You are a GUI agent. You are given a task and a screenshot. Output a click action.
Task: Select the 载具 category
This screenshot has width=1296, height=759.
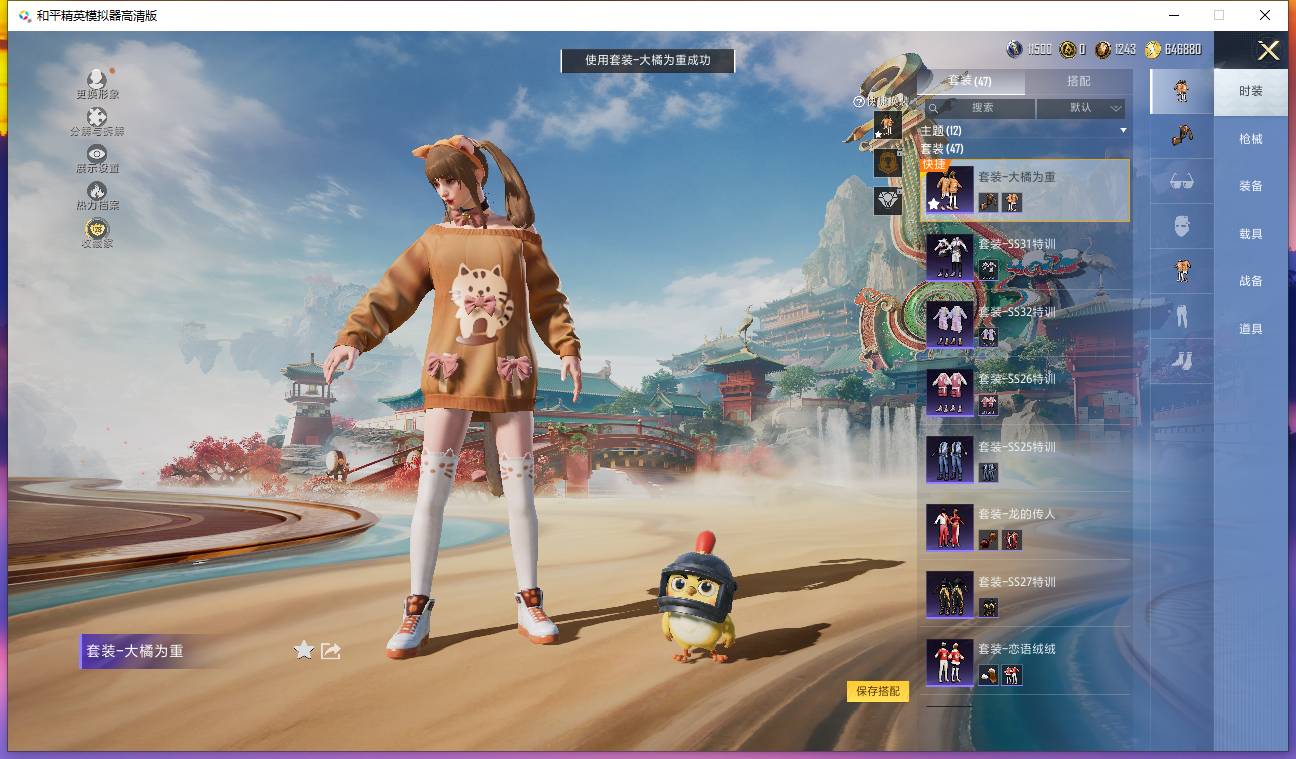click(x=1250, y=234)
